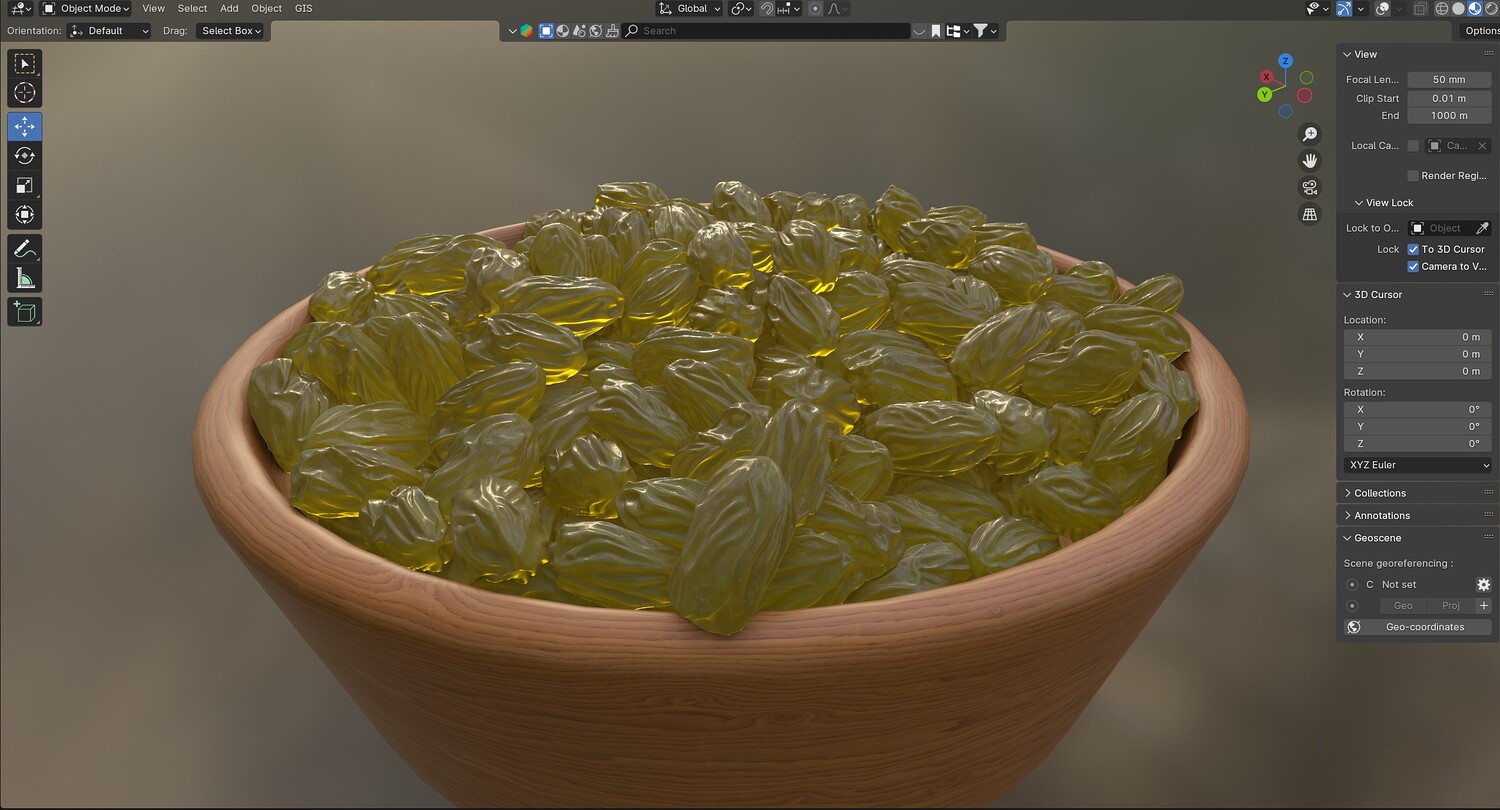Activate the Rotate tool

pyautogui.click(x=25, y=156)
